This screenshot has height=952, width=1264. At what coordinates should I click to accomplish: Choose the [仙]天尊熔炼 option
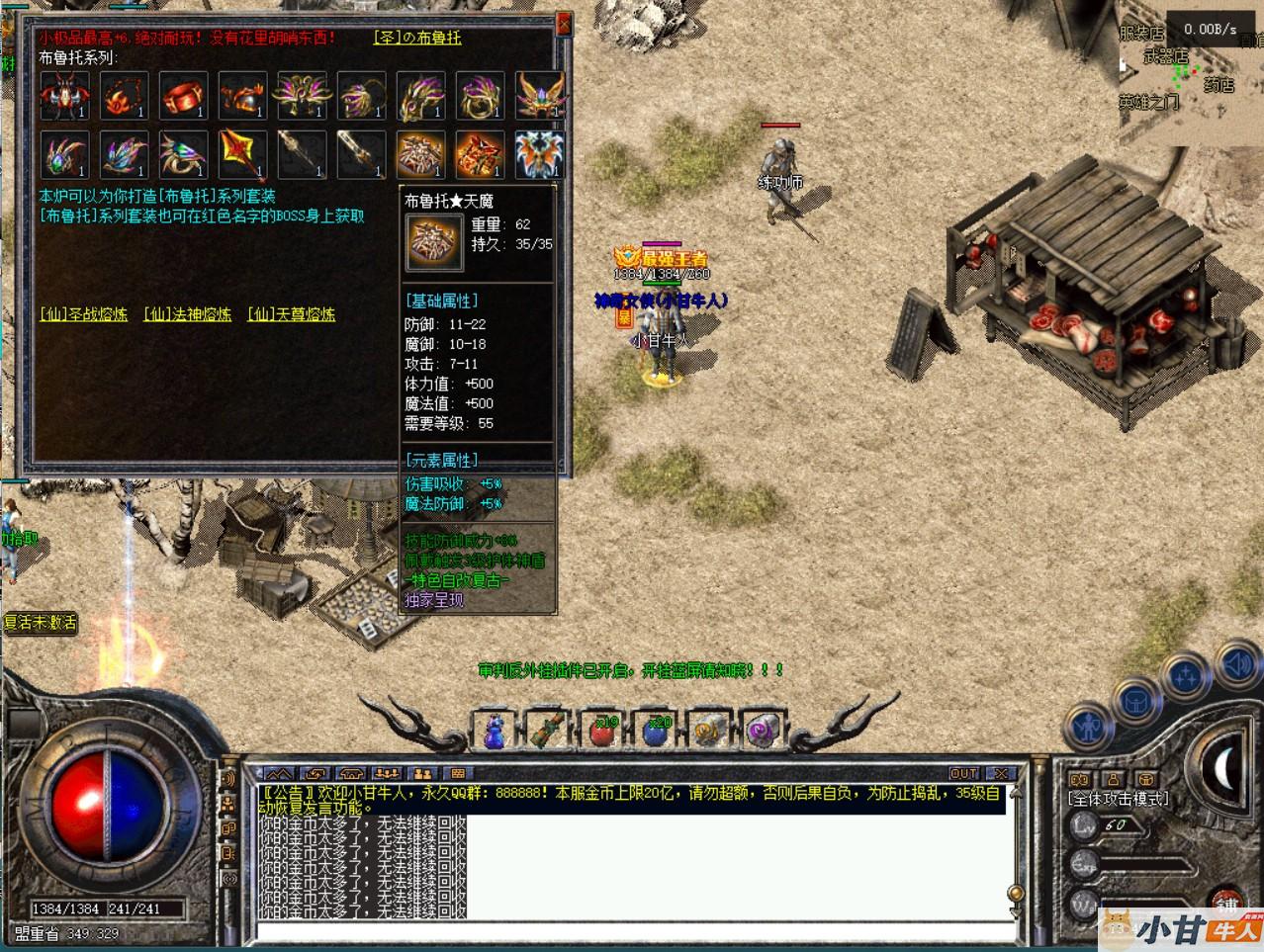tap(291, 314)
